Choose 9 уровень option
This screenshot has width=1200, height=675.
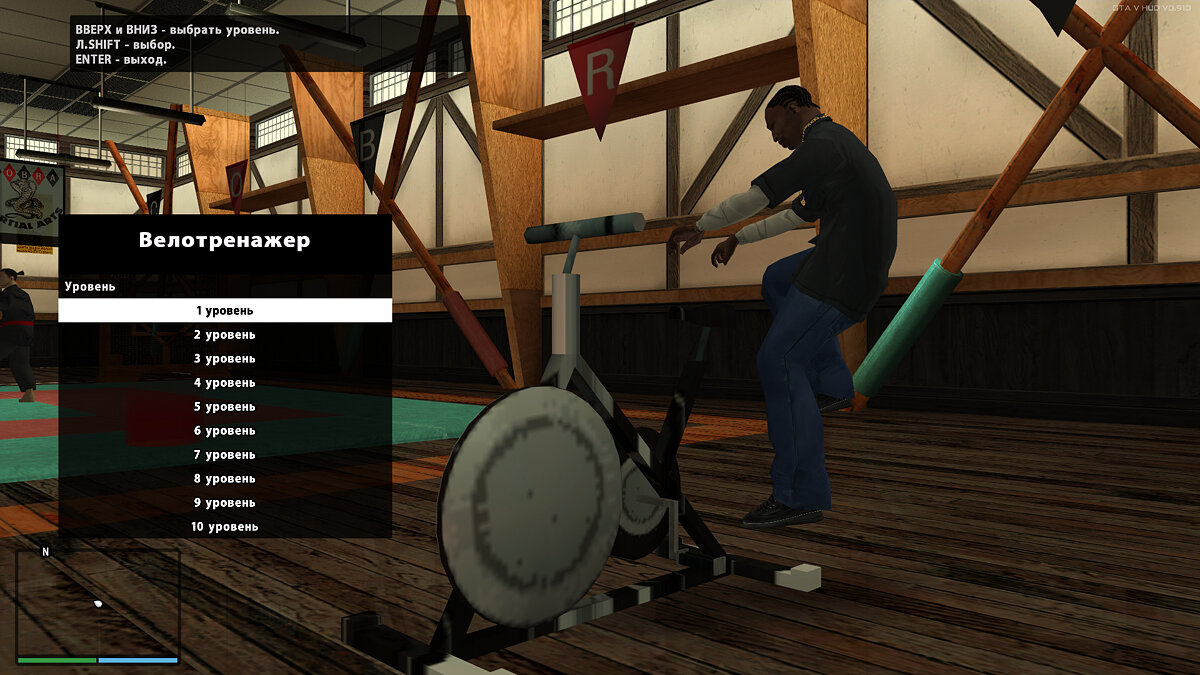pos(225,503)
